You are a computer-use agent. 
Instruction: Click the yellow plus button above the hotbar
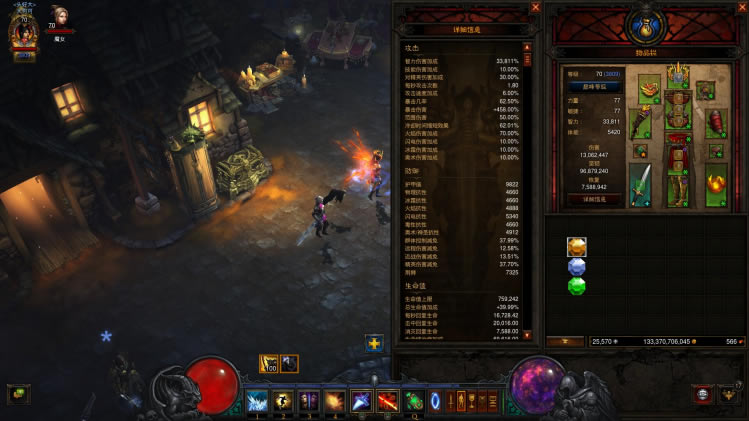pyautogui.click(x=374, y=343)
